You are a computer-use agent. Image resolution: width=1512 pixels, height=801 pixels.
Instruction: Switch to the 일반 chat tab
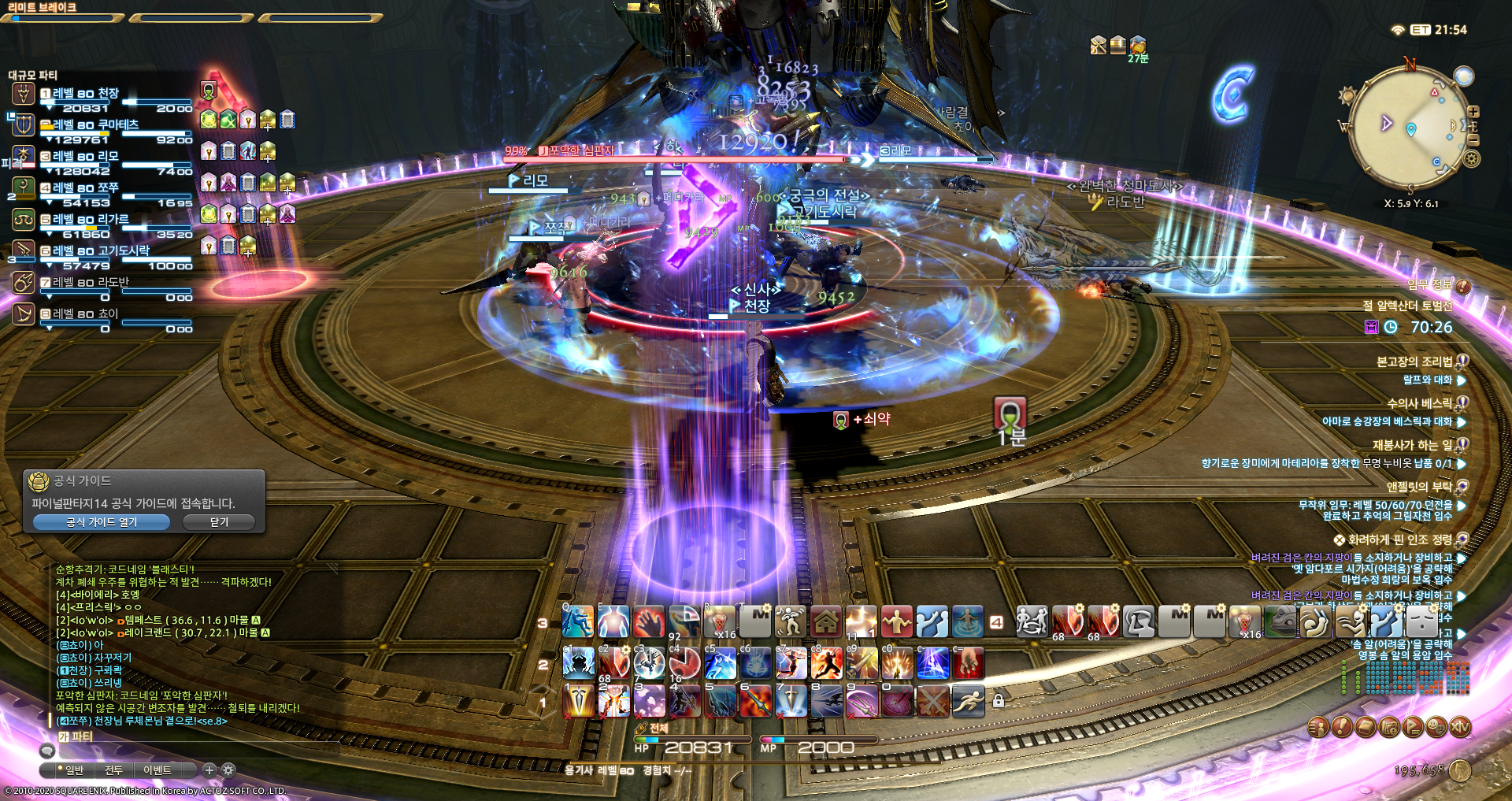[74, 769]
